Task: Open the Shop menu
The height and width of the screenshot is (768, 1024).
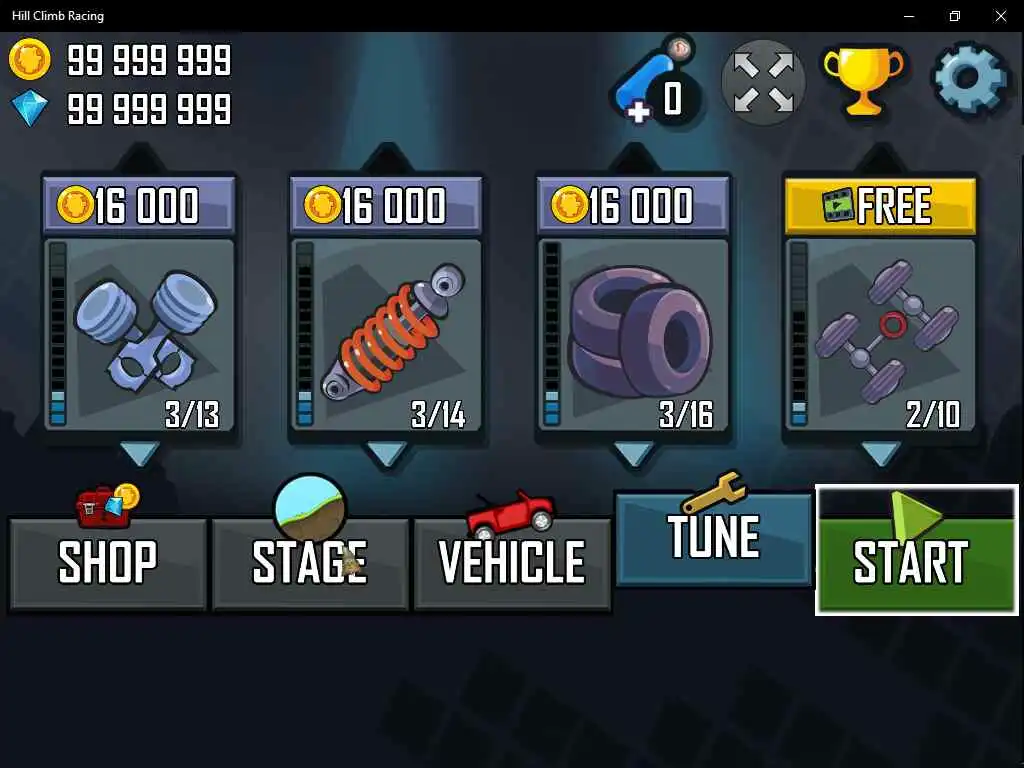Action: [107, 562]
